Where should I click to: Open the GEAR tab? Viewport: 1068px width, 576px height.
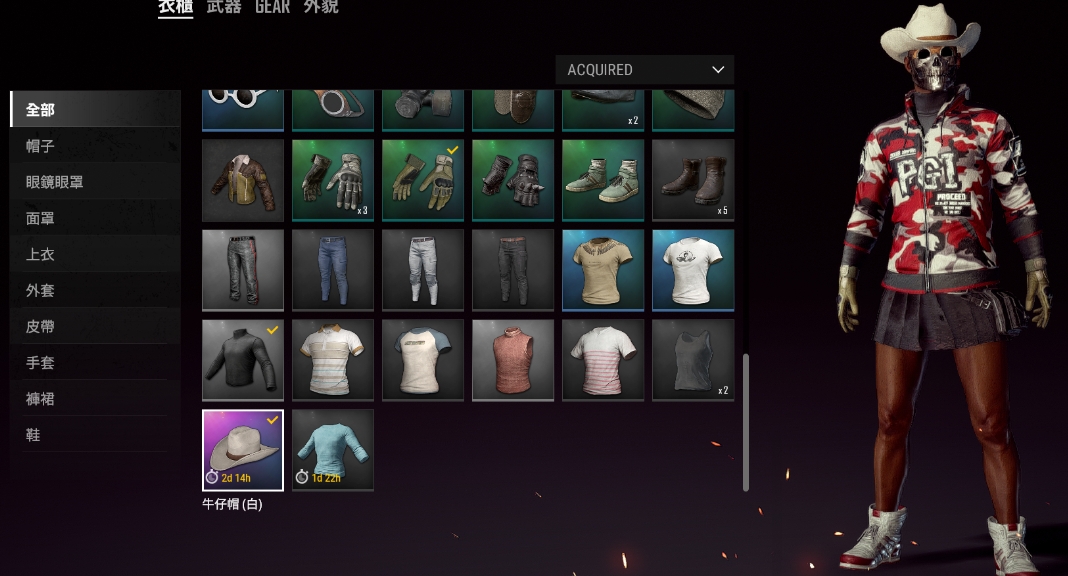272,8
